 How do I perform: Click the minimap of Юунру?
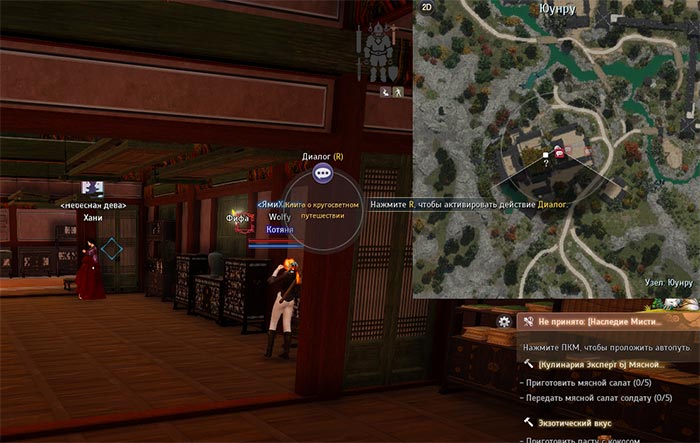coord(555,150)
